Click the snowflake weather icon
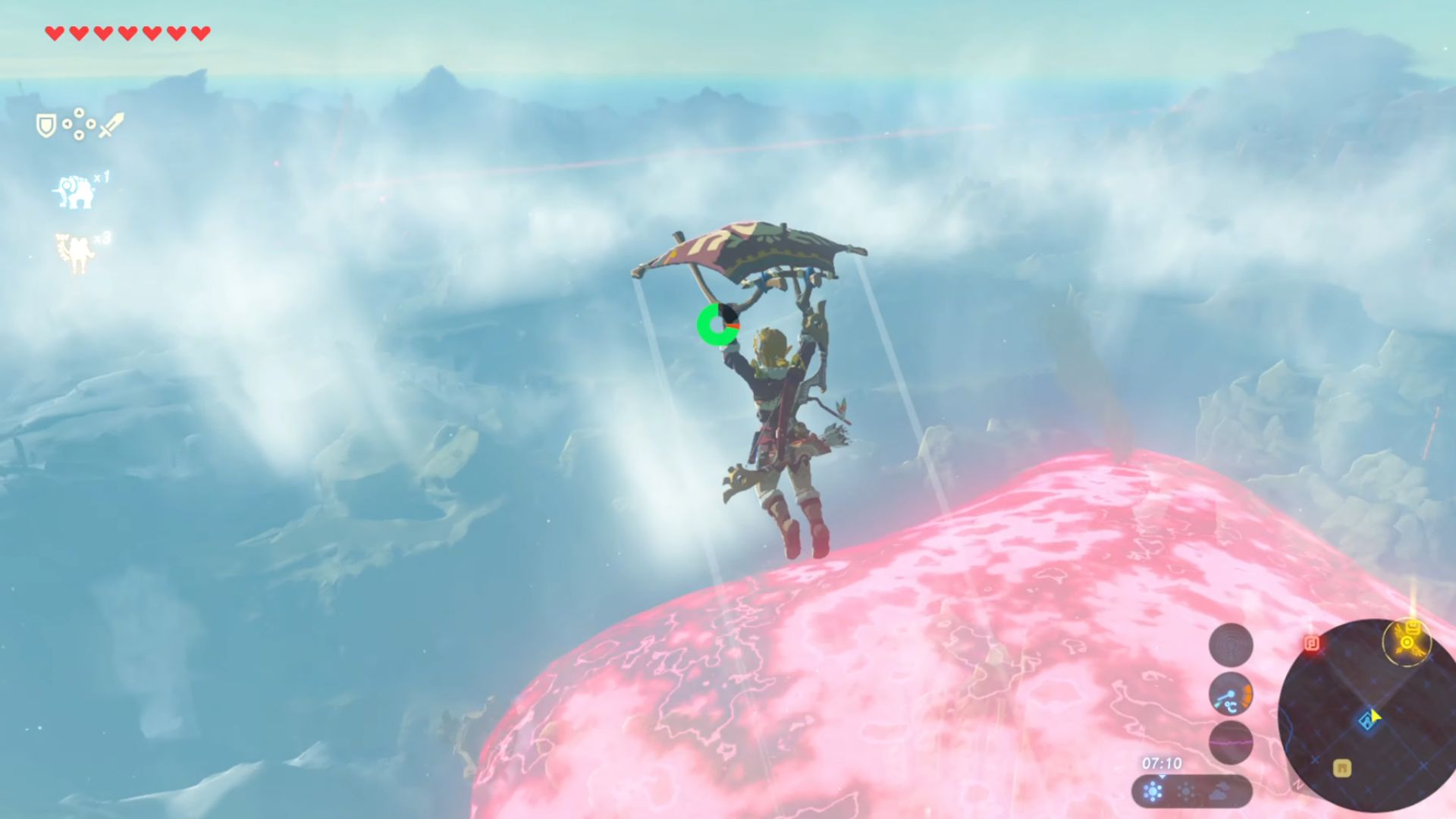Image resolution: width=1456 pixels, height=819 pixels. coord(1153,792)
